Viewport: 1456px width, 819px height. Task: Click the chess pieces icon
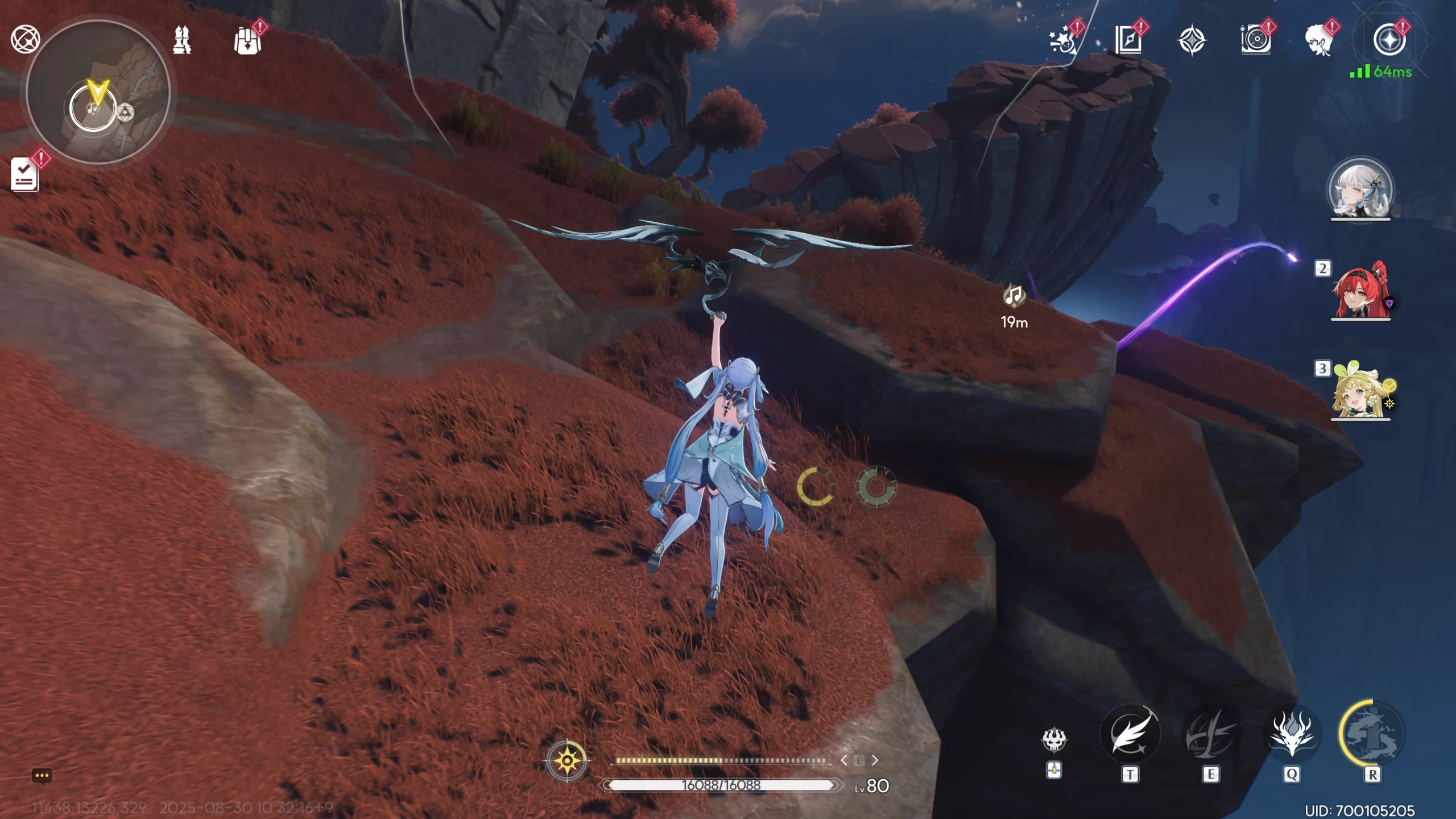tap(182, 40)
